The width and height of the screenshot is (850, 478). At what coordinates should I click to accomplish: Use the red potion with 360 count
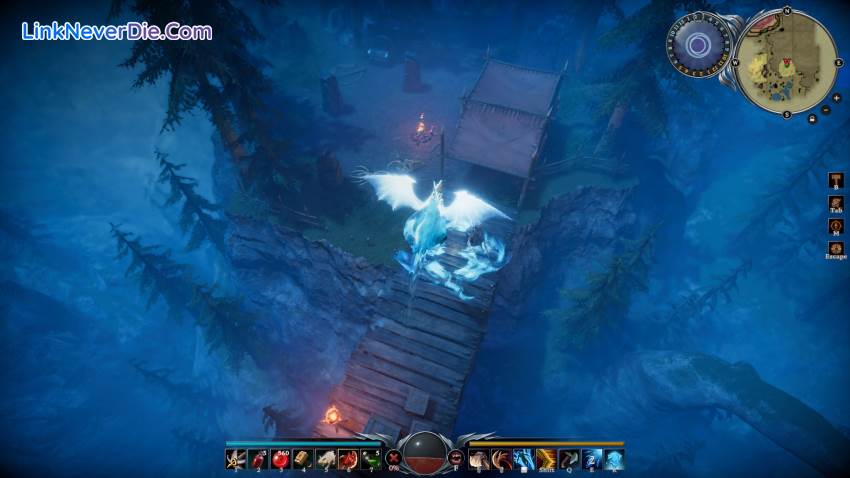coord(281,460)
